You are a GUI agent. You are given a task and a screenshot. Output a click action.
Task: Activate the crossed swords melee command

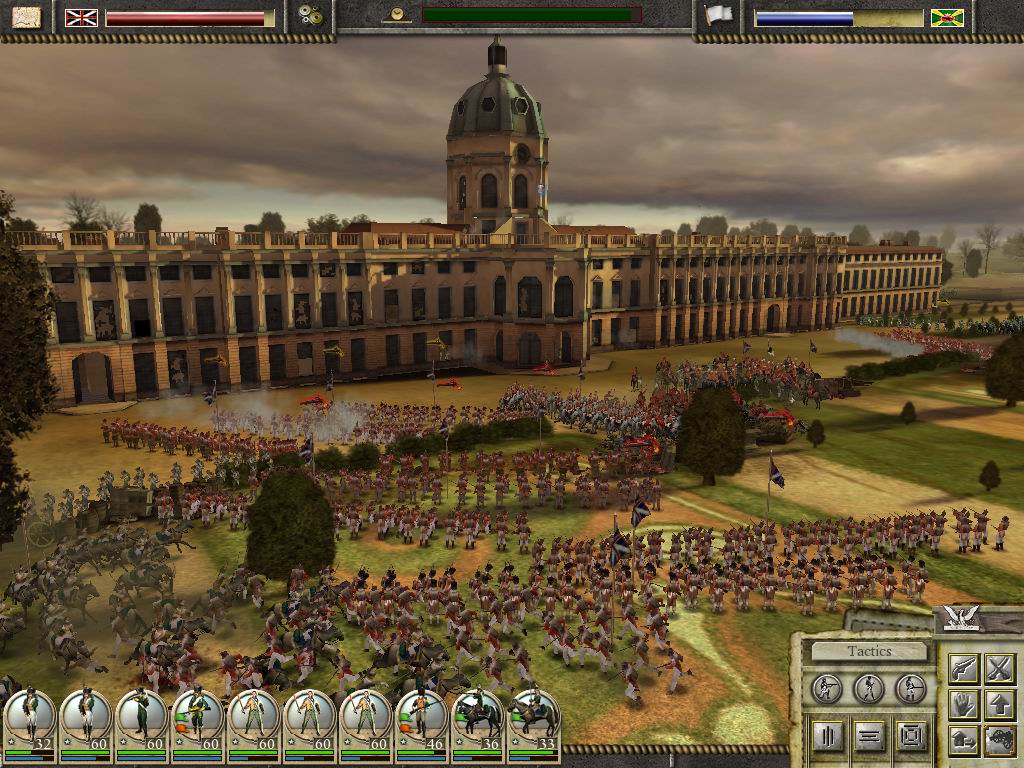point(999,668)
